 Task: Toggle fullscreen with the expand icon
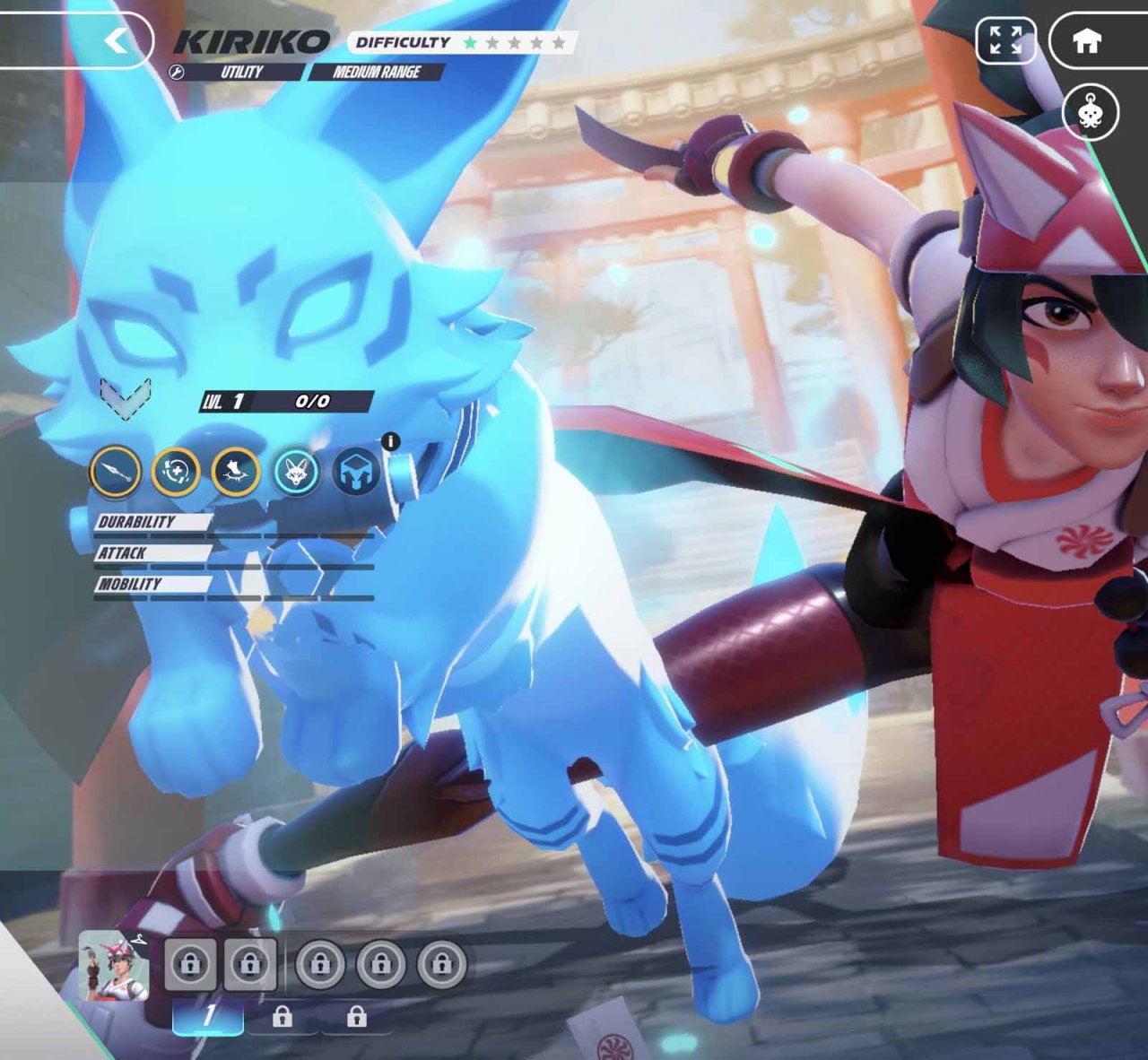(1008, 41)
